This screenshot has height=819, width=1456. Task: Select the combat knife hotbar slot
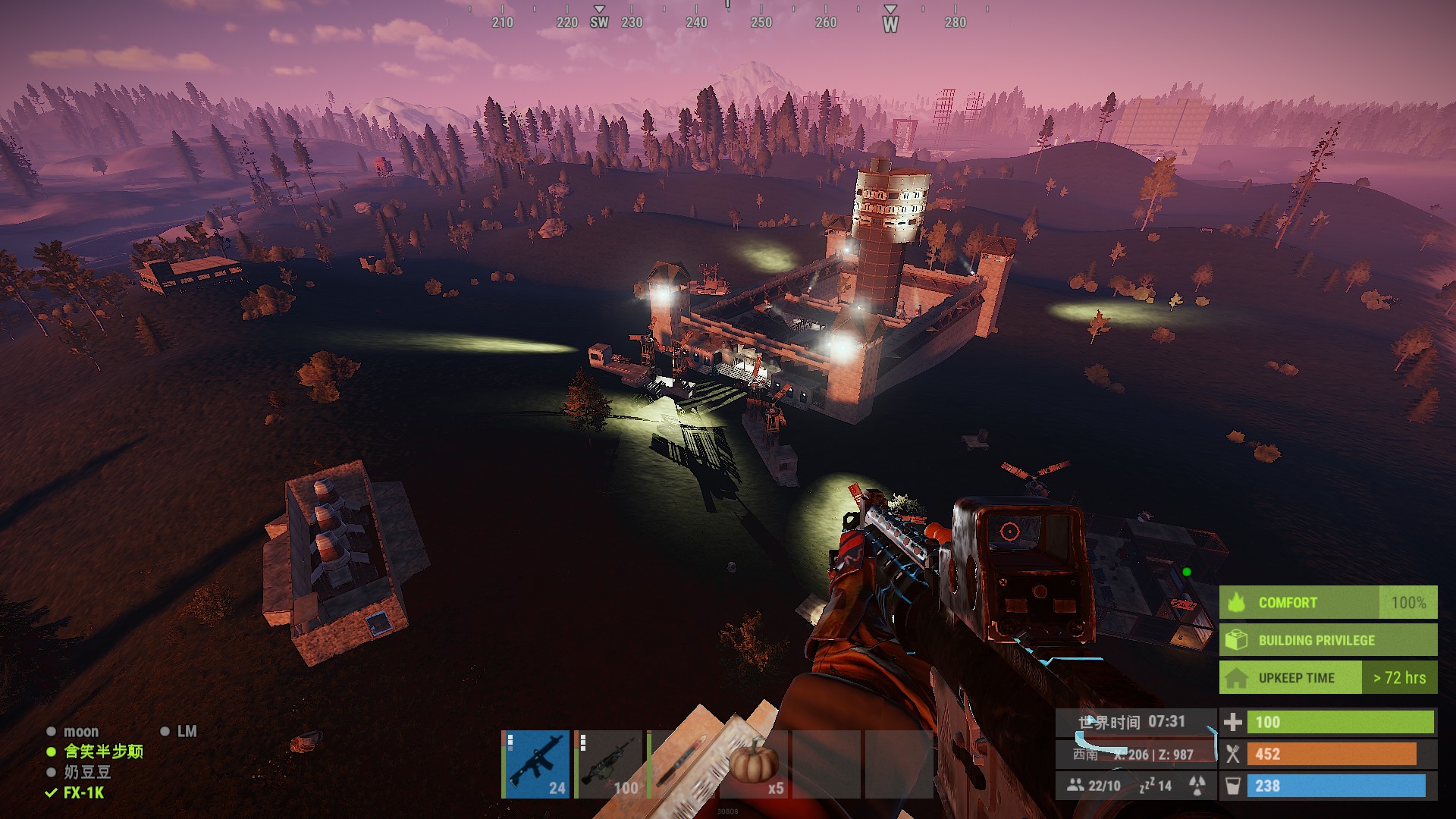682,764
